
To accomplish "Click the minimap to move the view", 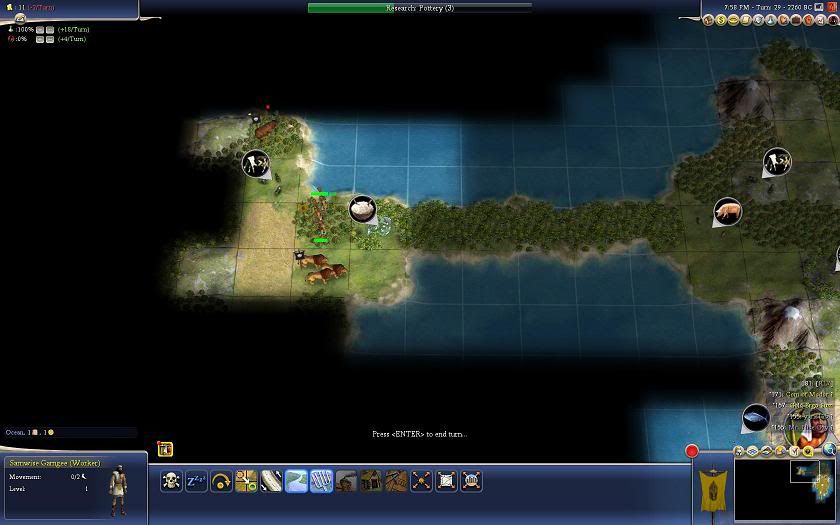I will [x=785, y=490].
